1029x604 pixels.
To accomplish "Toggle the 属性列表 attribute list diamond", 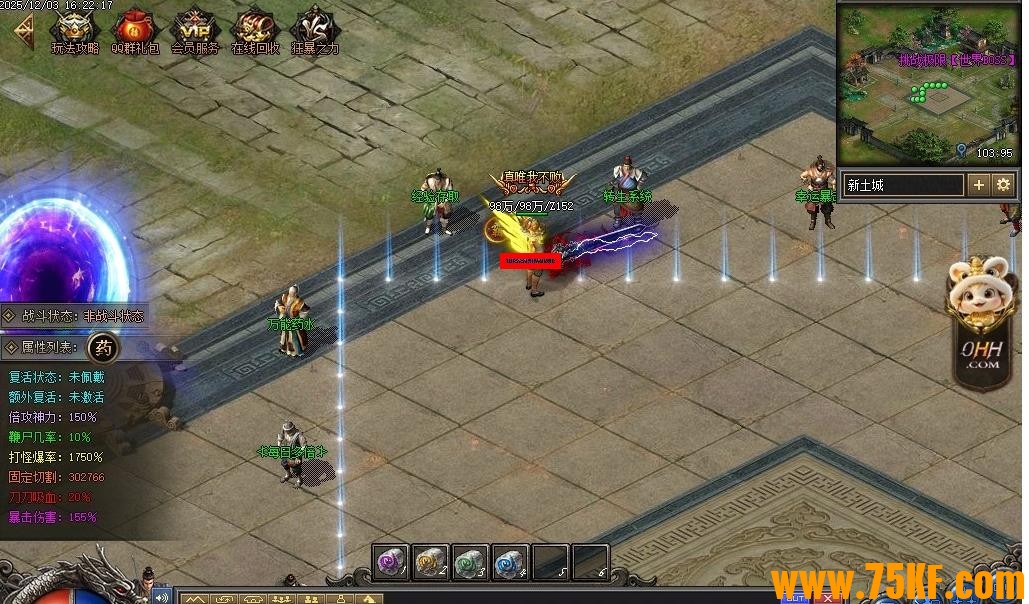I will click(9, 347).
